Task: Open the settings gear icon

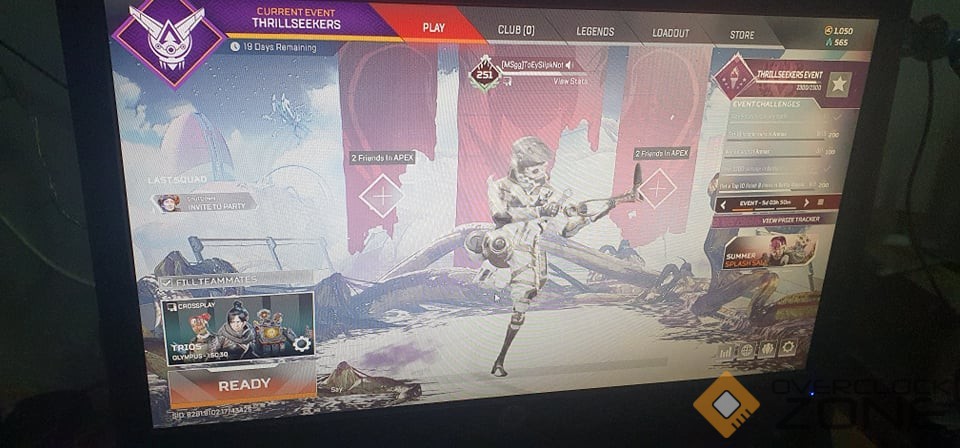Action: click(x=788, y=349)
